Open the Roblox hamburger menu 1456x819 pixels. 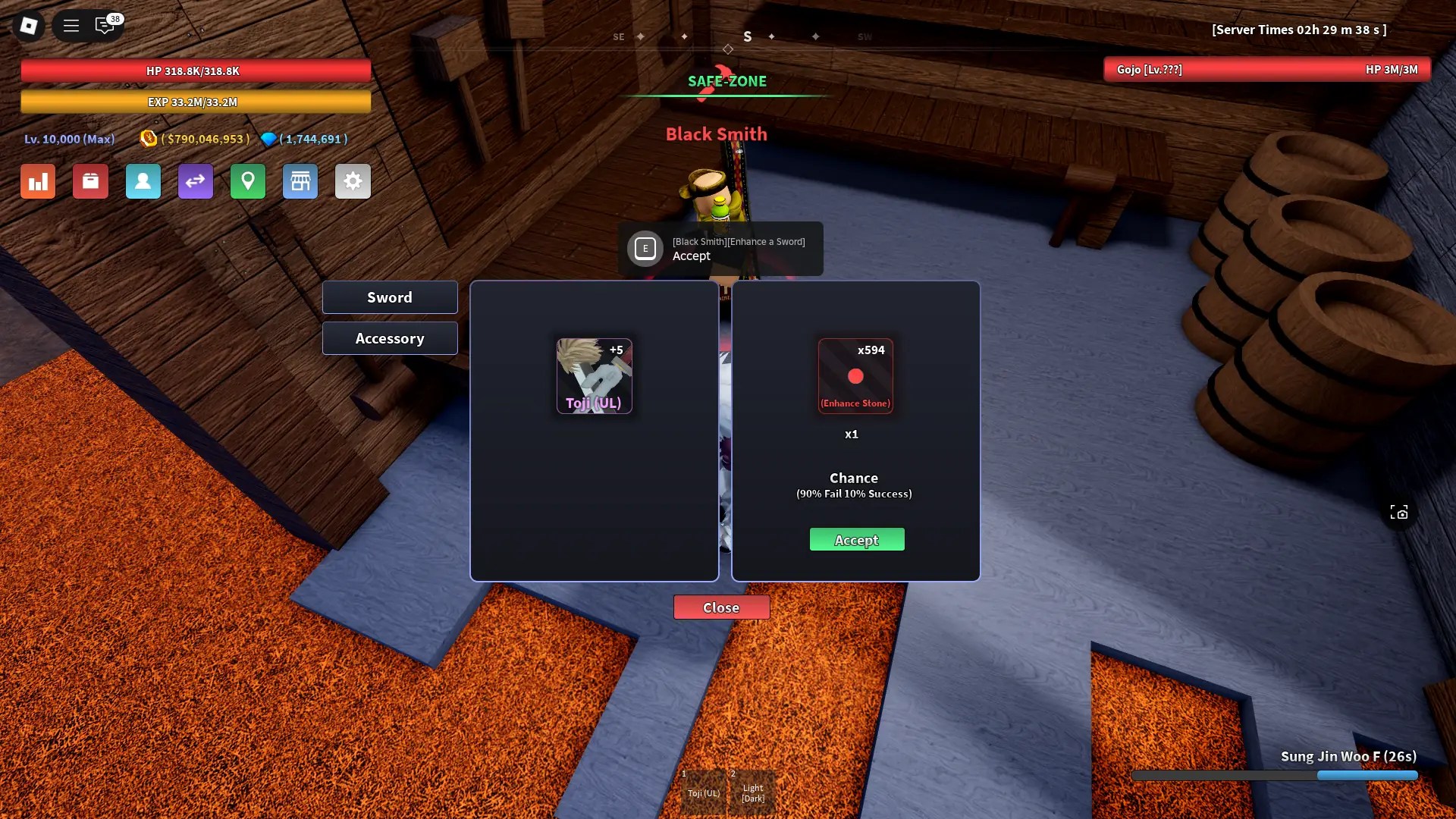pyautogui.click(x=71, y=25)
